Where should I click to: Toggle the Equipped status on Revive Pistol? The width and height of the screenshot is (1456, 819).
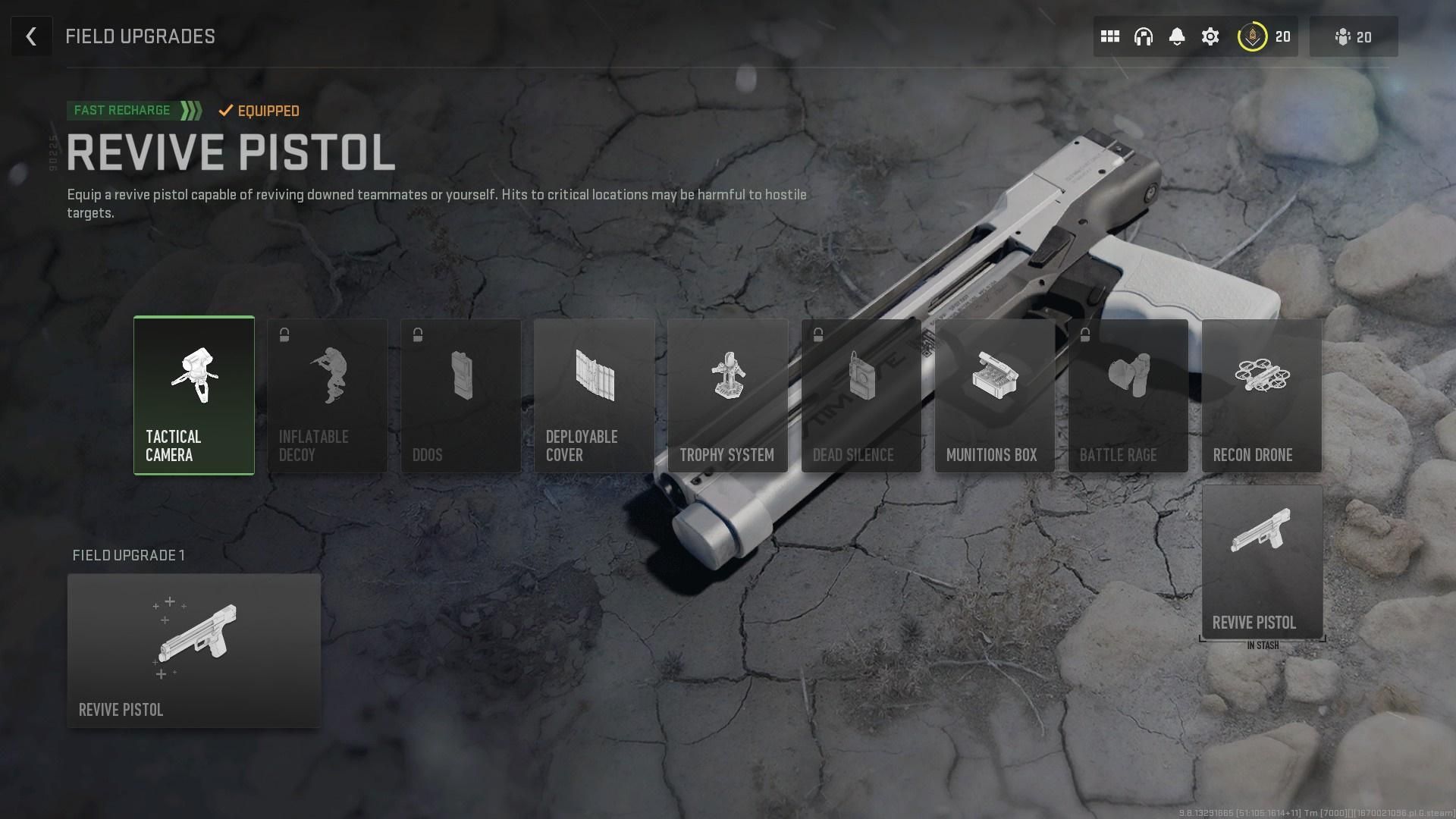click(259, 111)
